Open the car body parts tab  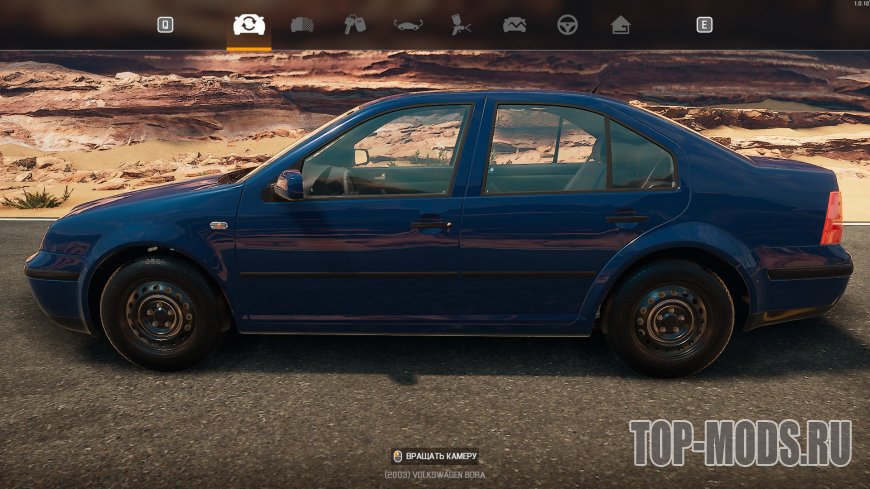302,25
